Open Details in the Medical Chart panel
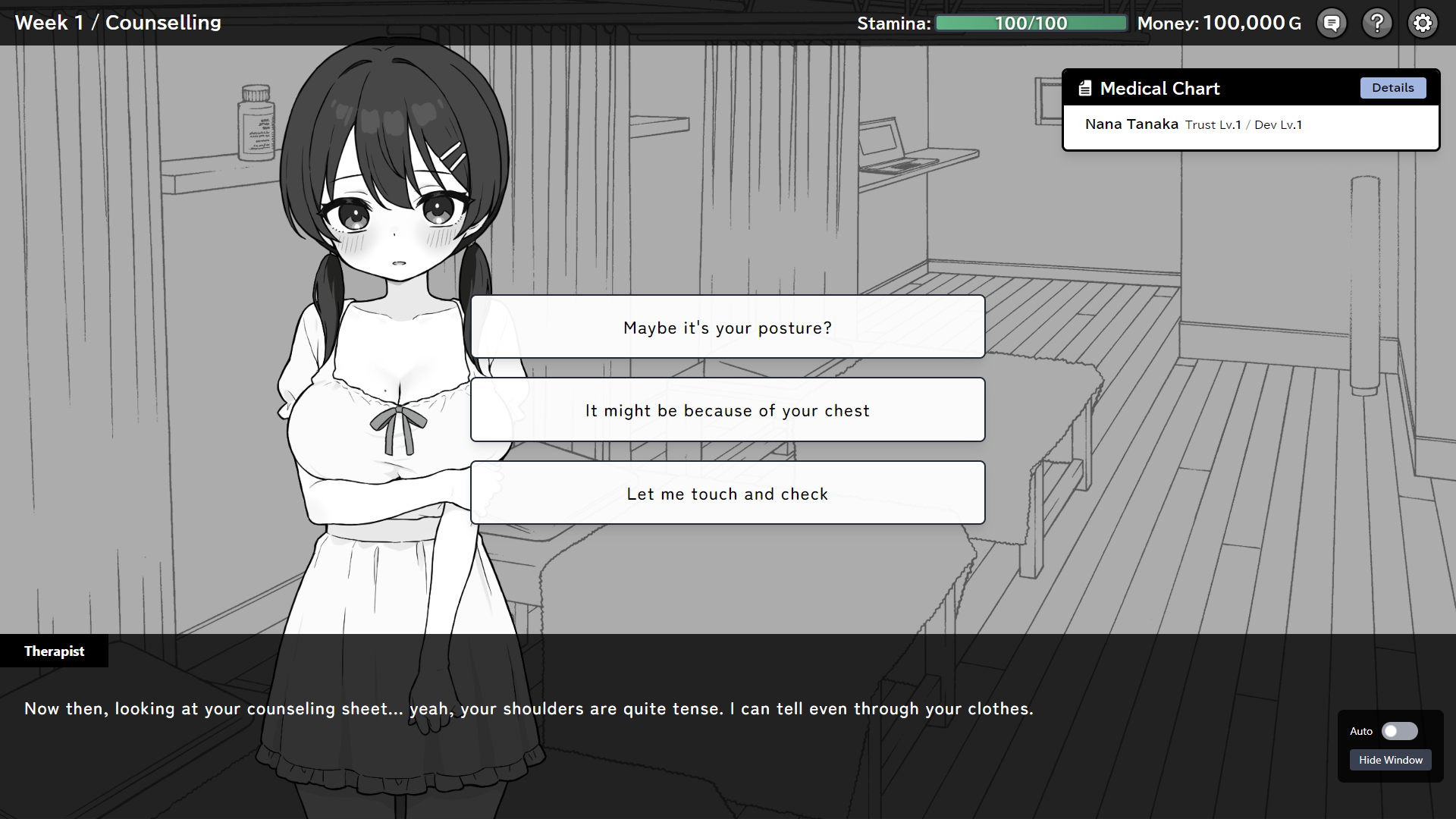1456x819 pixels. pos(1393,88)
